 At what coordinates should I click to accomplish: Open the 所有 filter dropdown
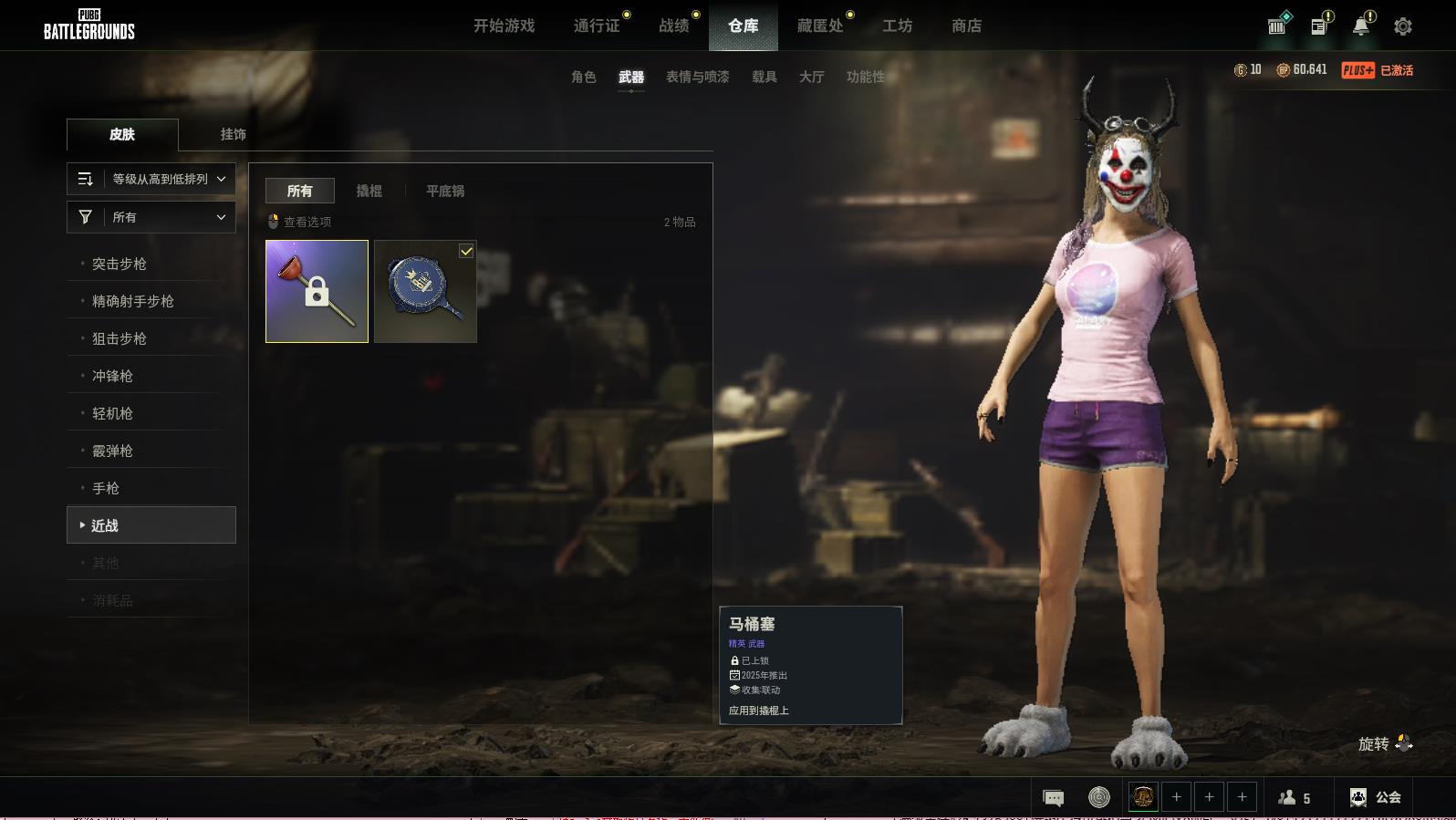click(x=151, y=217)
